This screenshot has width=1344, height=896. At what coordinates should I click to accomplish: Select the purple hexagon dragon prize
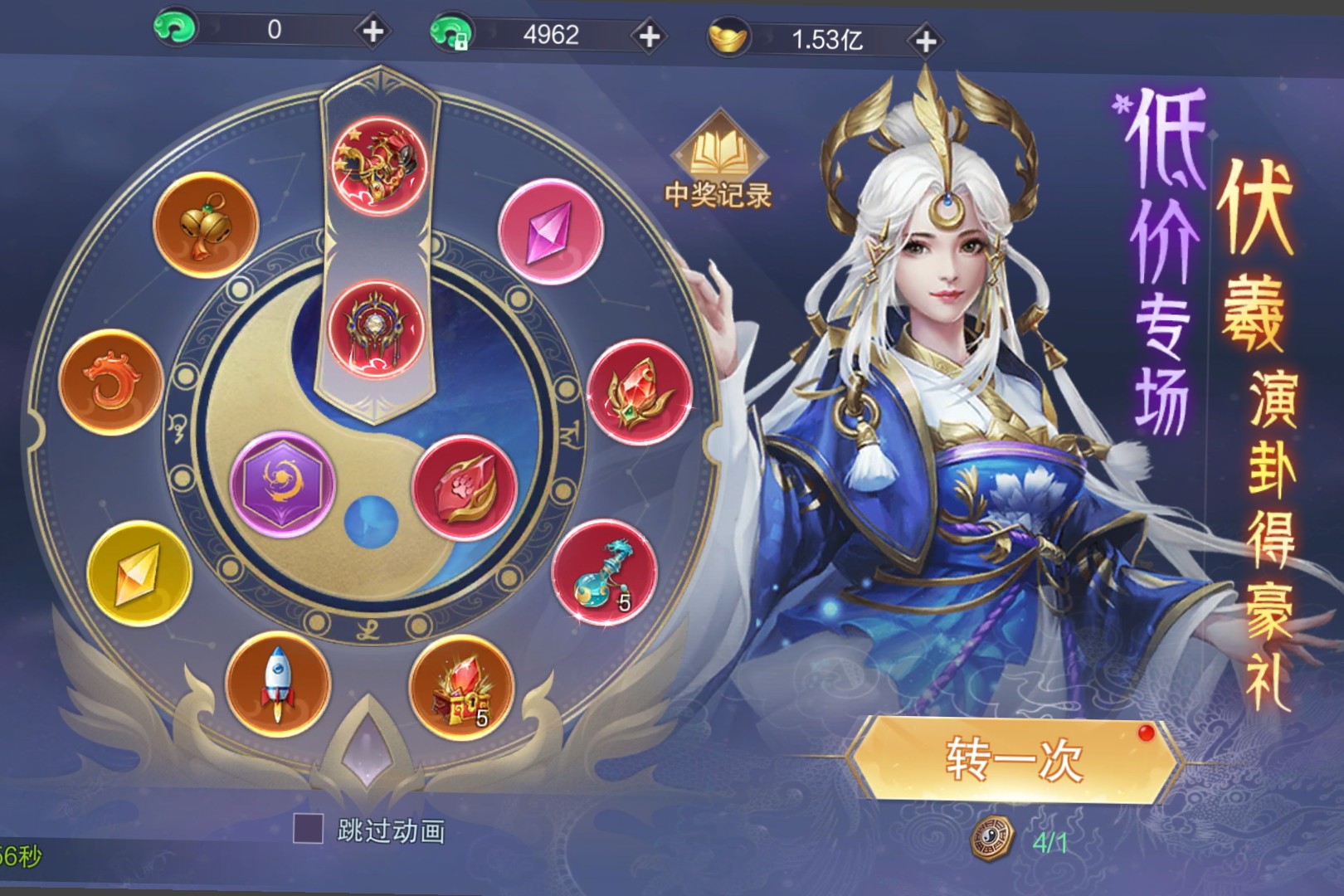tap(282, 484)
